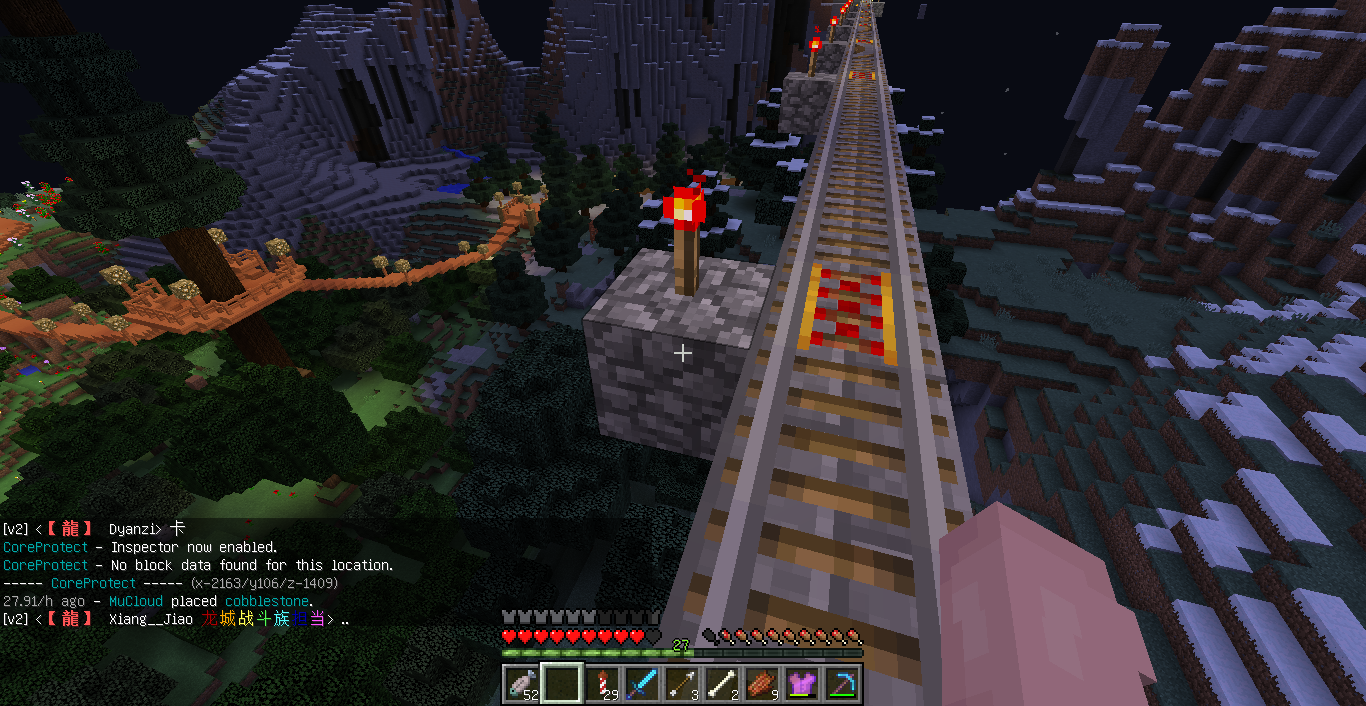This screenshot has width=1366, height=706.
Task: Select the diamond pickaxe slot
Action: (x=842, y=683)
